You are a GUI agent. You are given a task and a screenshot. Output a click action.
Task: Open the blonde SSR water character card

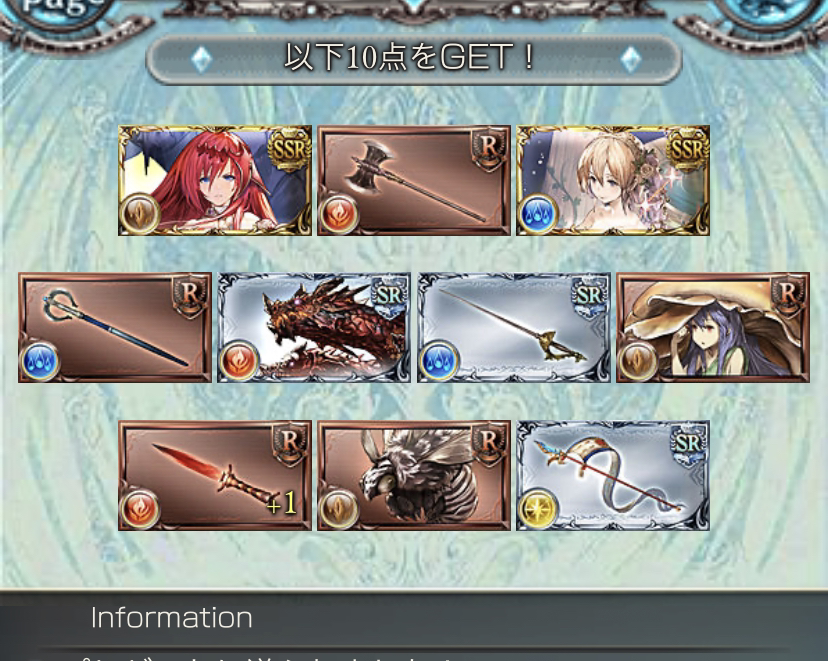(612, 181)
